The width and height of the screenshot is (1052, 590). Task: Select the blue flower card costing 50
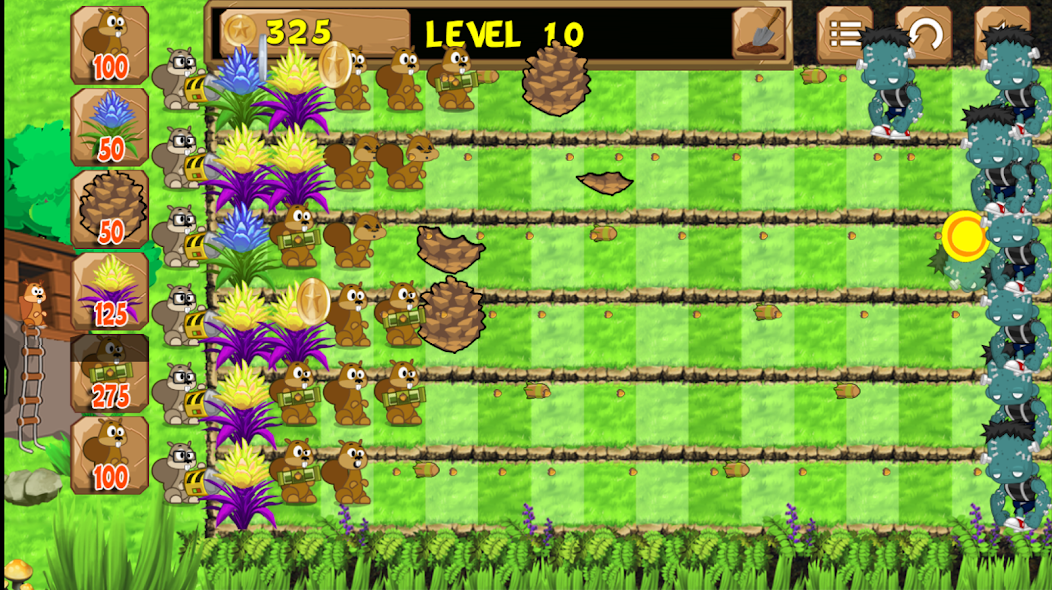pyautogui.click(x=110, y=127)
